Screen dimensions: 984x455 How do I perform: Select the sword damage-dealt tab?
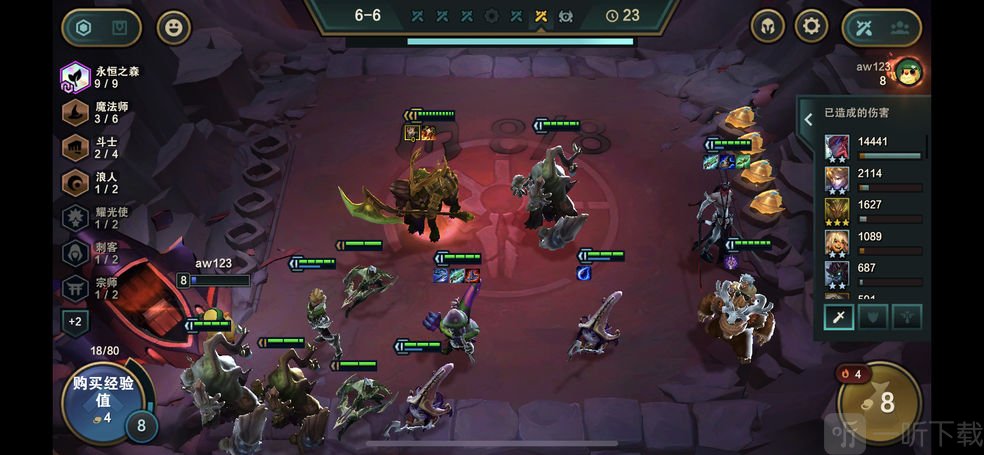point(837,317)
